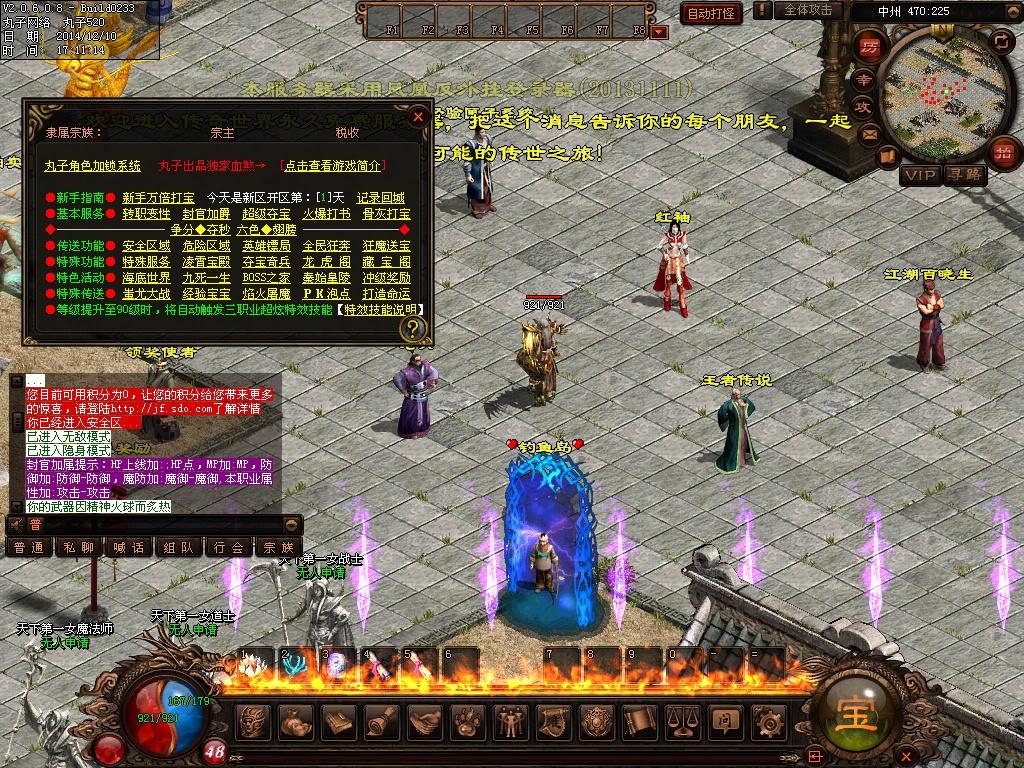
Task: Open the 点击查看游戏简介 link
Action: pos(334,166)
